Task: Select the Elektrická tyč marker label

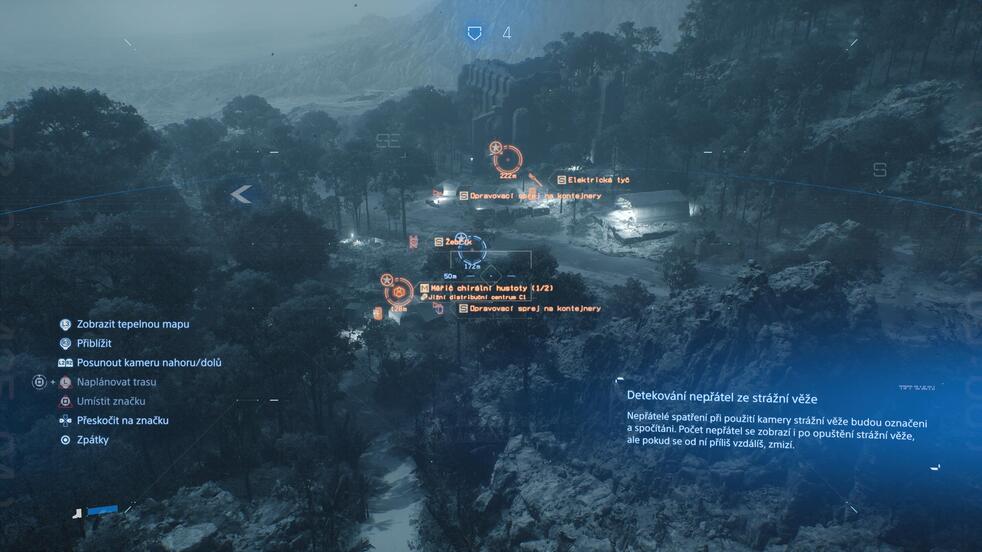Action: pos(598,180)
